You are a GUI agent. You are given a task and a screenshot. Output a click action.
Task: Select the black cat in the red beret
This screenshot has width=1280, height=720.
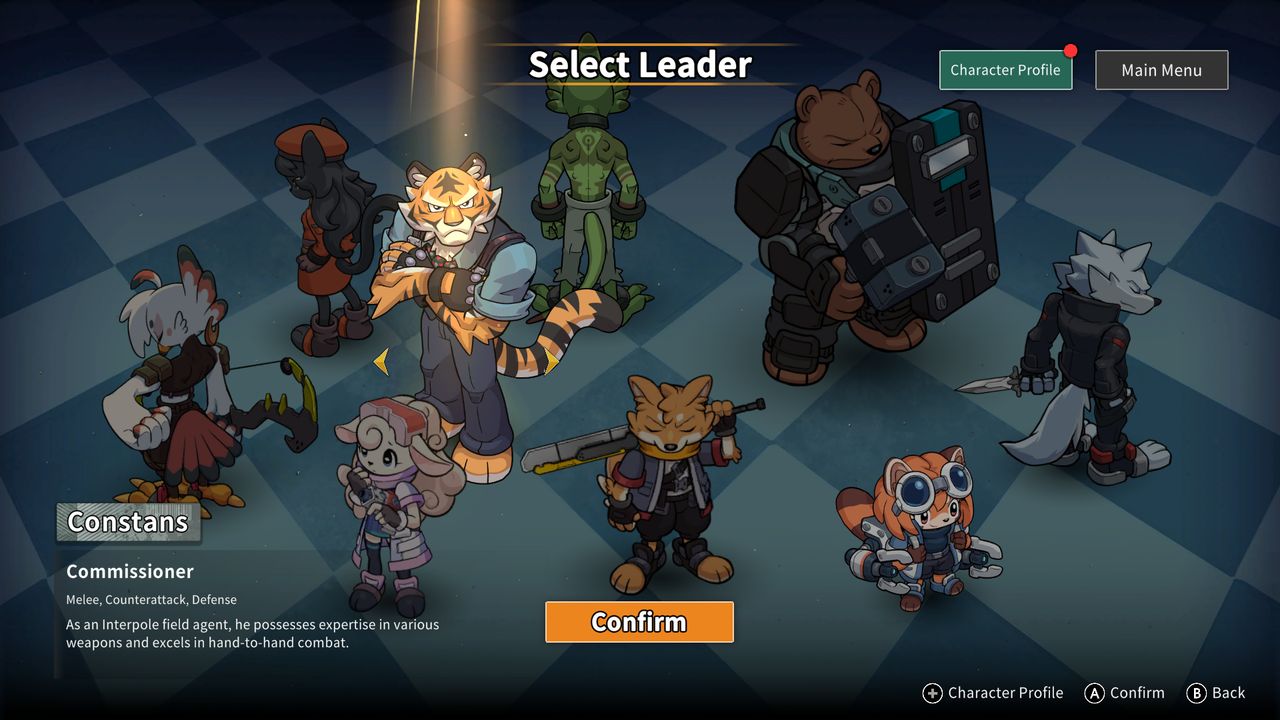pyautogui.click(x=320, y=230)
